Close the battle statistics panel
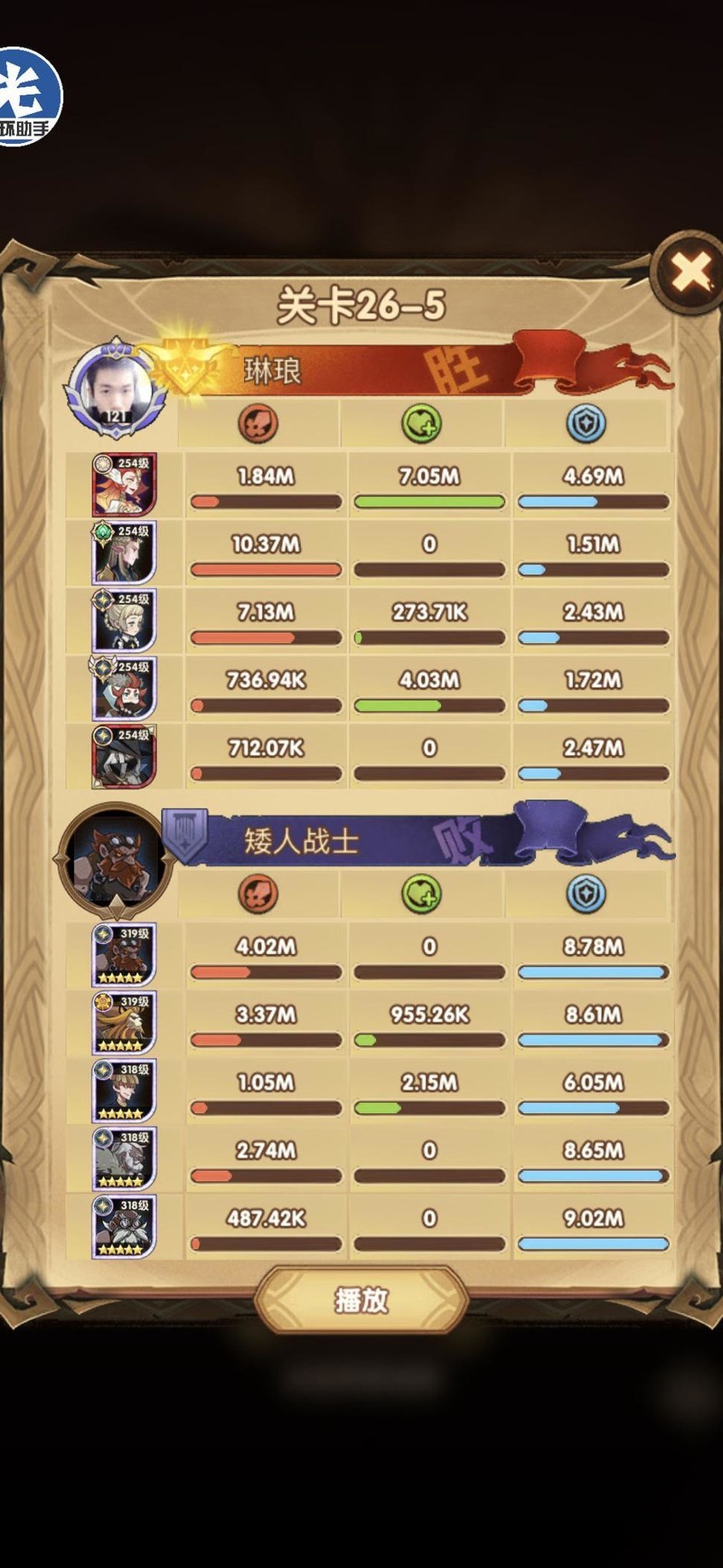Screen dimensions: 723x1568 tap(690, 271)
